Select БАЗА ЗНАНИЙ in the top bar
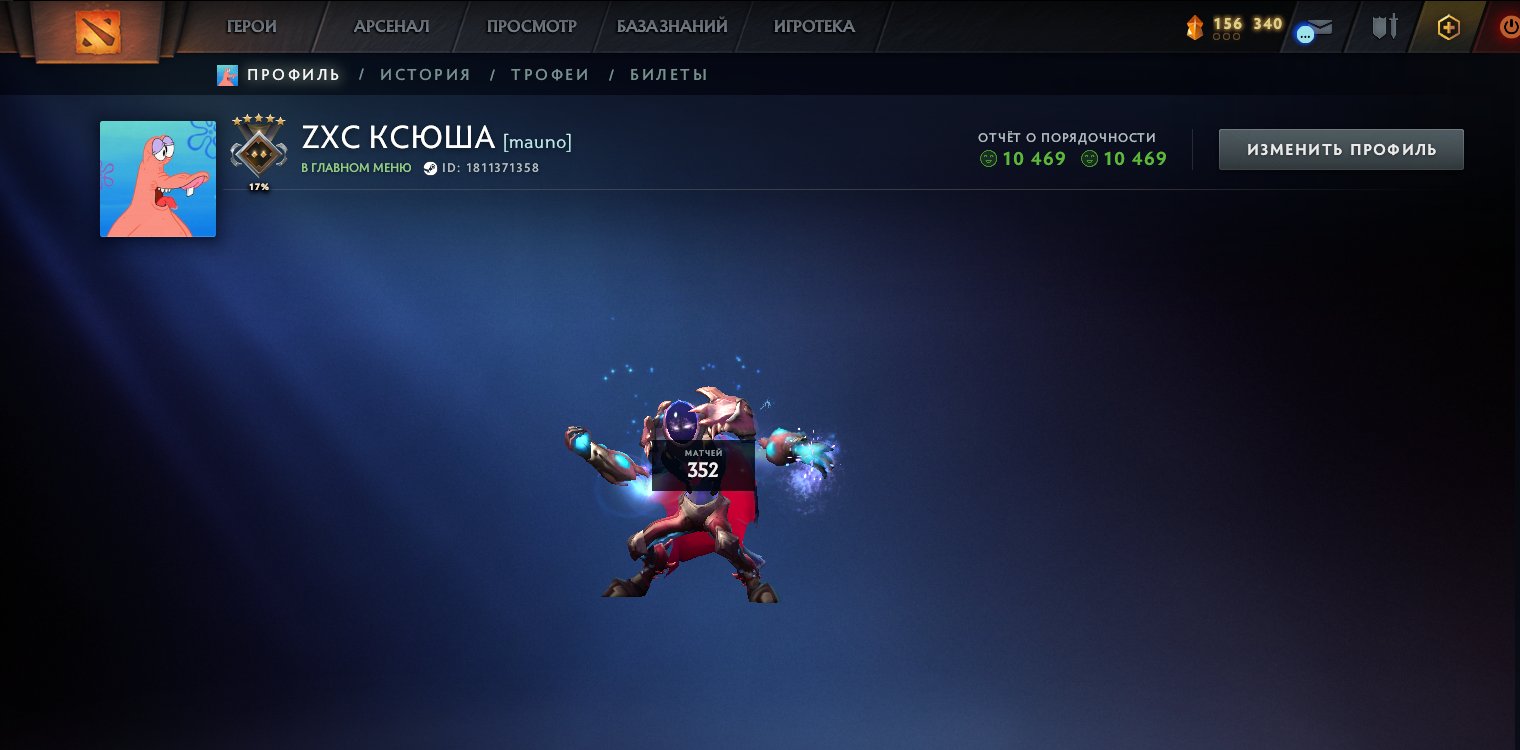 pyautogui.click(x=672, y=27)
